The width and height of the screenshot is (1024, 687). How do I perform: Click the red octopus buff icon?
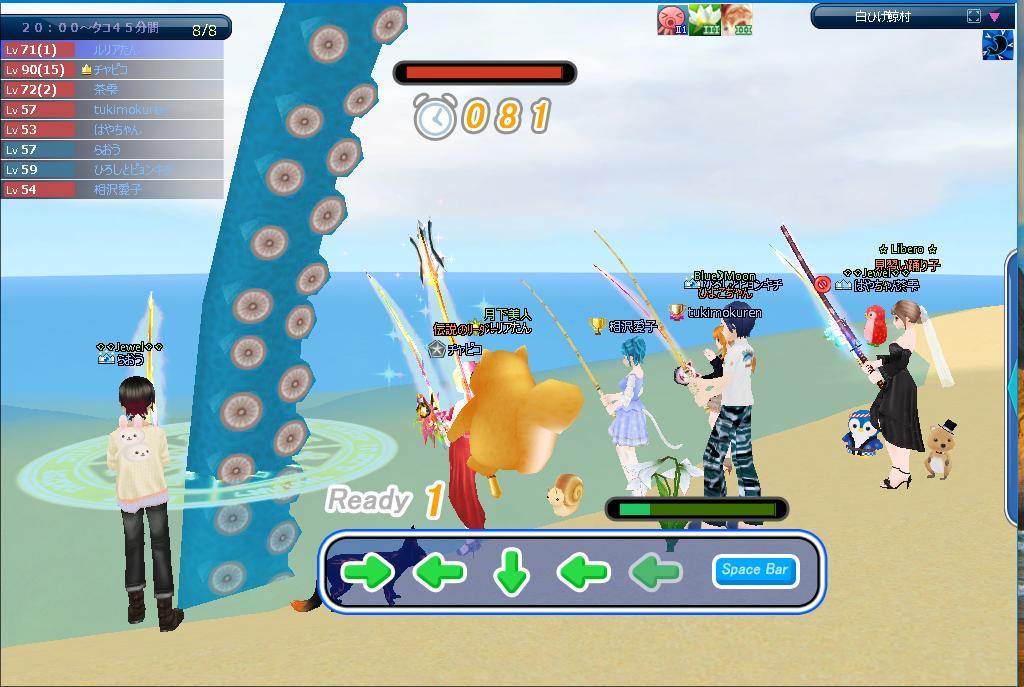[672, 20]
